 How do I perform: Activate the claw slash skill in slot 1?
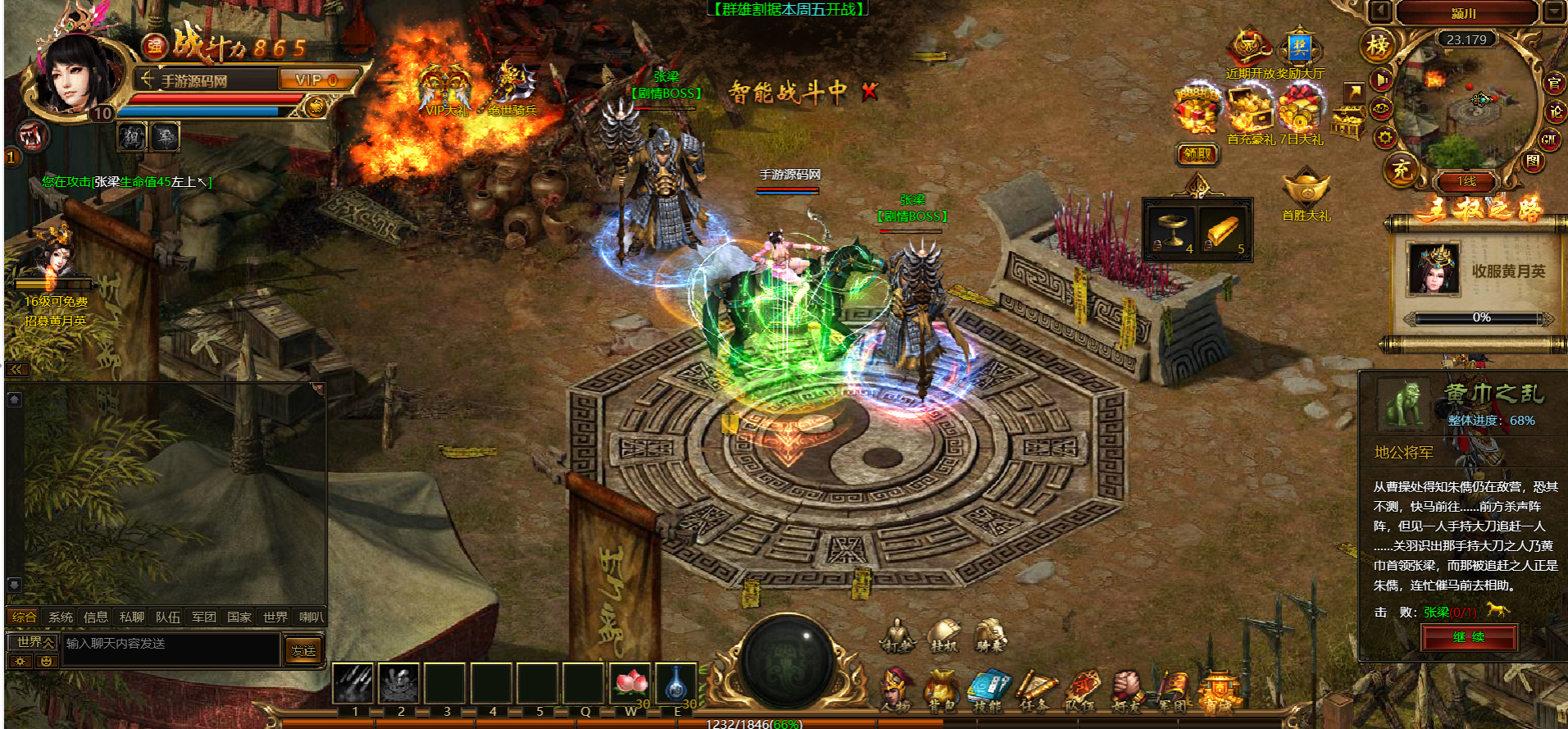pyautogui.click(x=354, y=683)
